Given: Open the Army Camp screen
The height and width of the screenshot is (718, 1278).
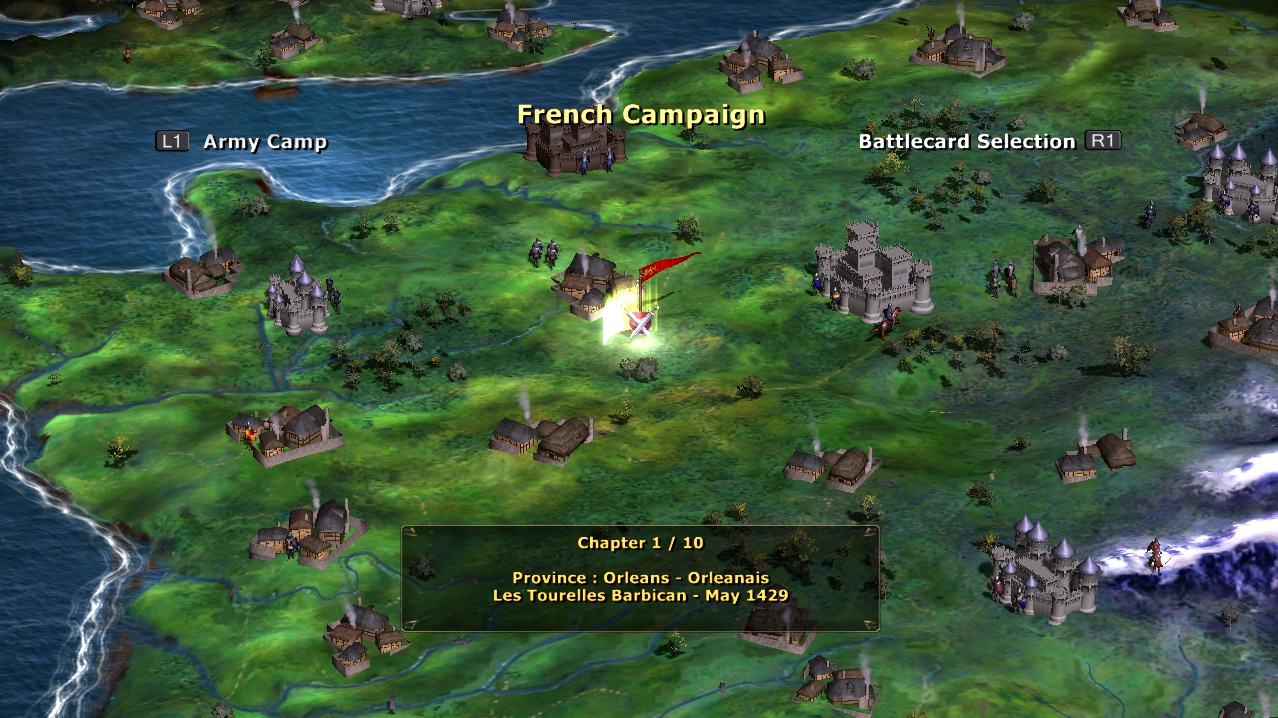Looking at the screenshot, I should pos(264,142).
